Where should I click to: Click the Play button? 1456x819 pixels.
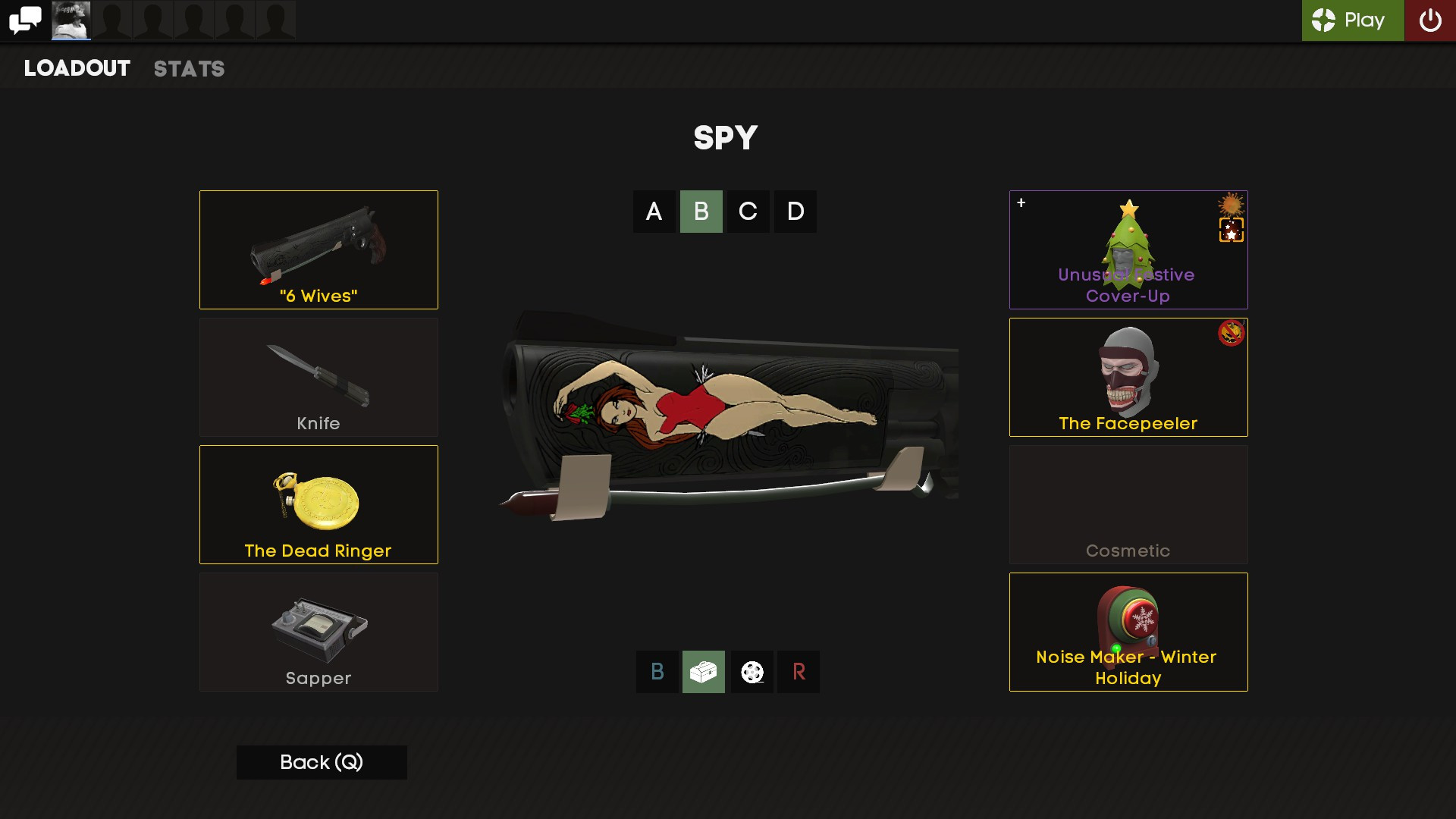click(x=1352, y=20)
